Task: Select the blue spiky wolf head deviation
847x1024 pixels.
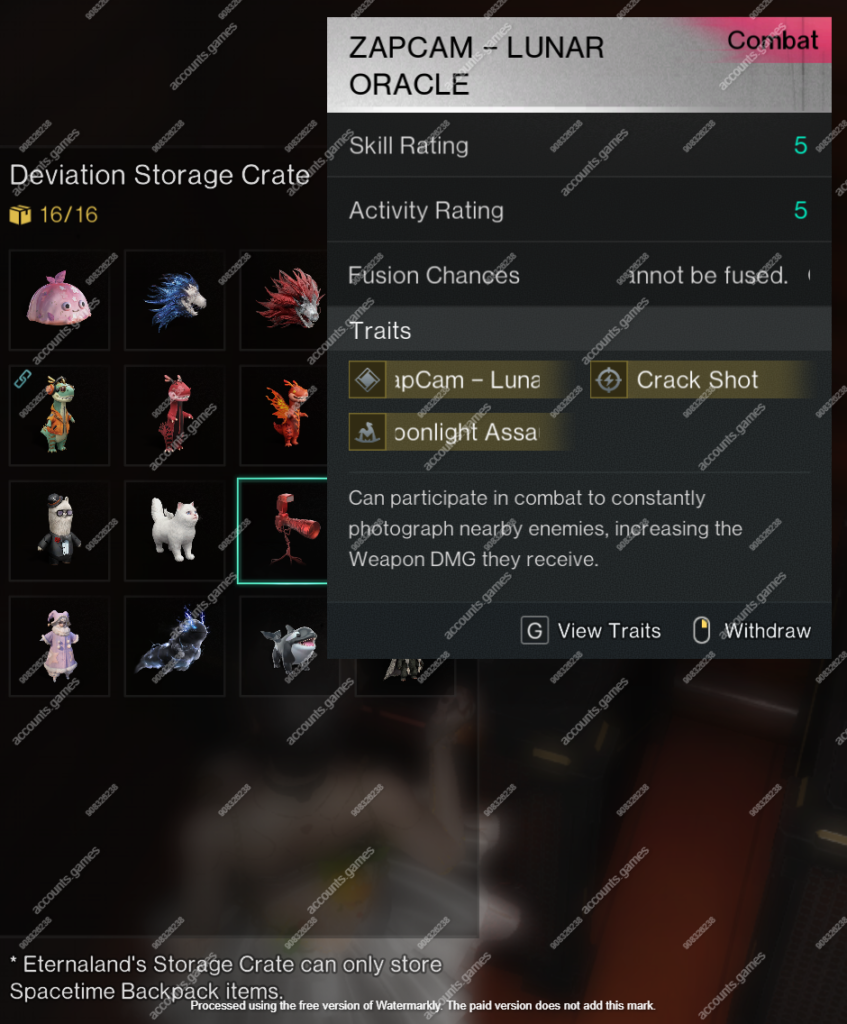Action: pyautogui.click(x=175, y=300)
